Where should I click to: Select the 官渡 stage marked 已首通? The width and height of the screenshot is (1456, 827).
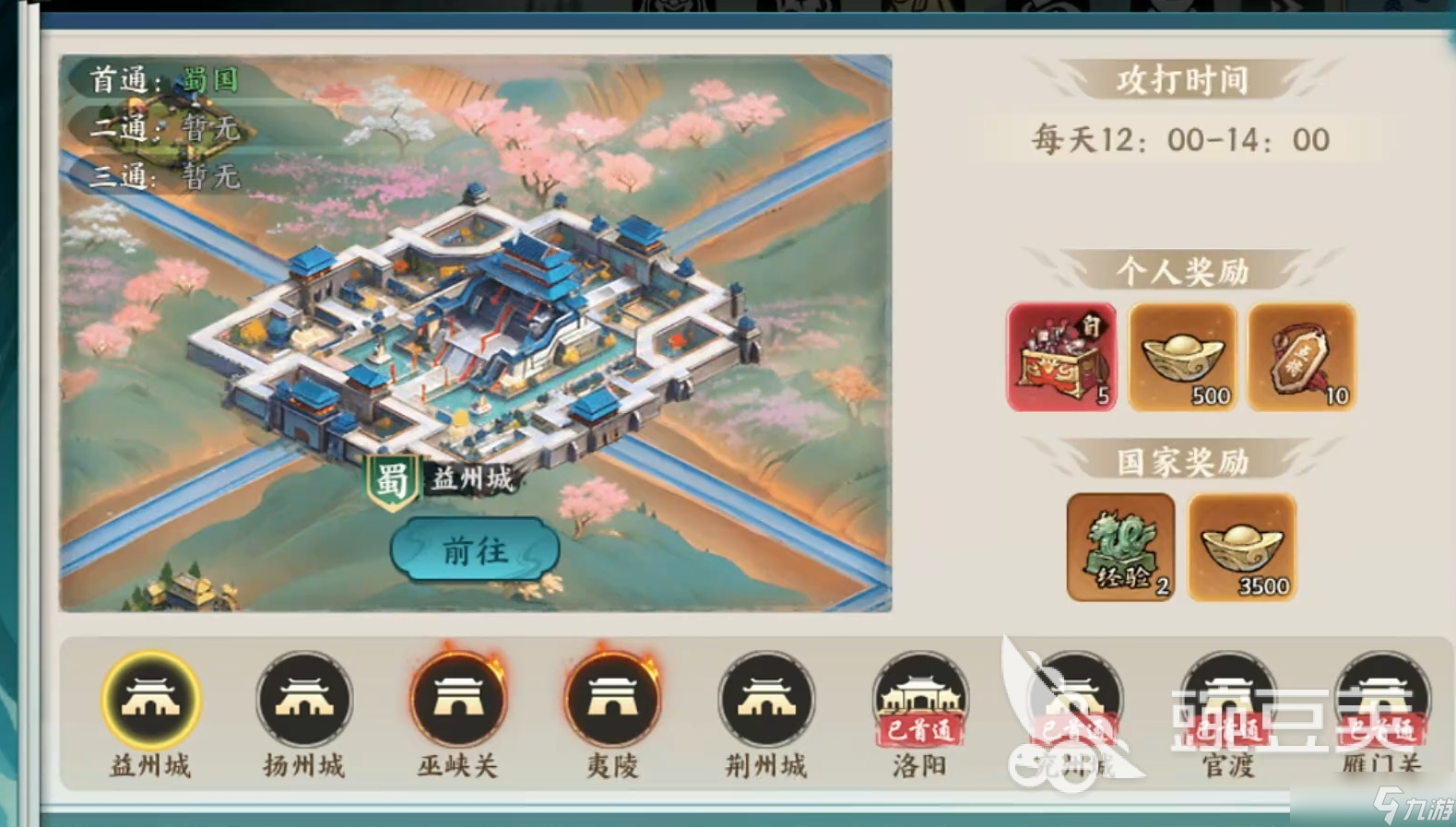pos(1227,701)
